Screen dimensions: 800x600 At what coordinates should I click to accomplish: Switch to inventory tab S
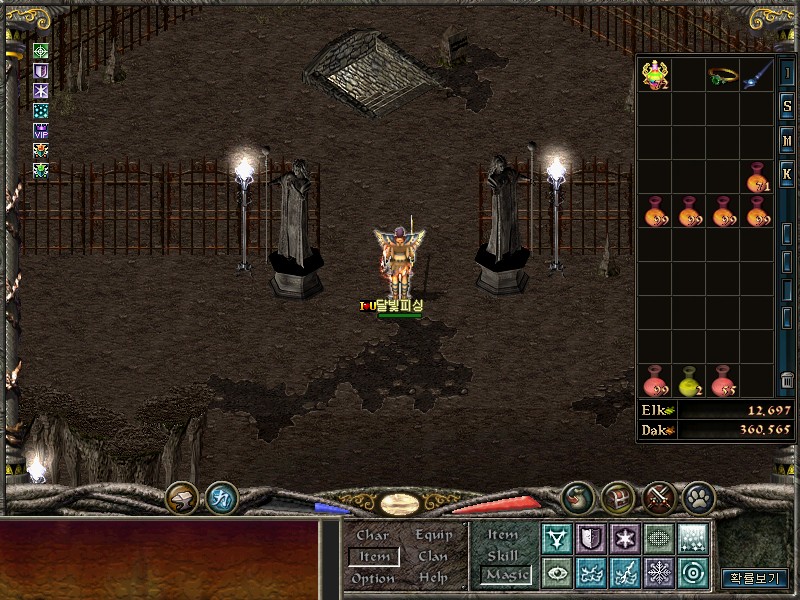tap(787, 107)
